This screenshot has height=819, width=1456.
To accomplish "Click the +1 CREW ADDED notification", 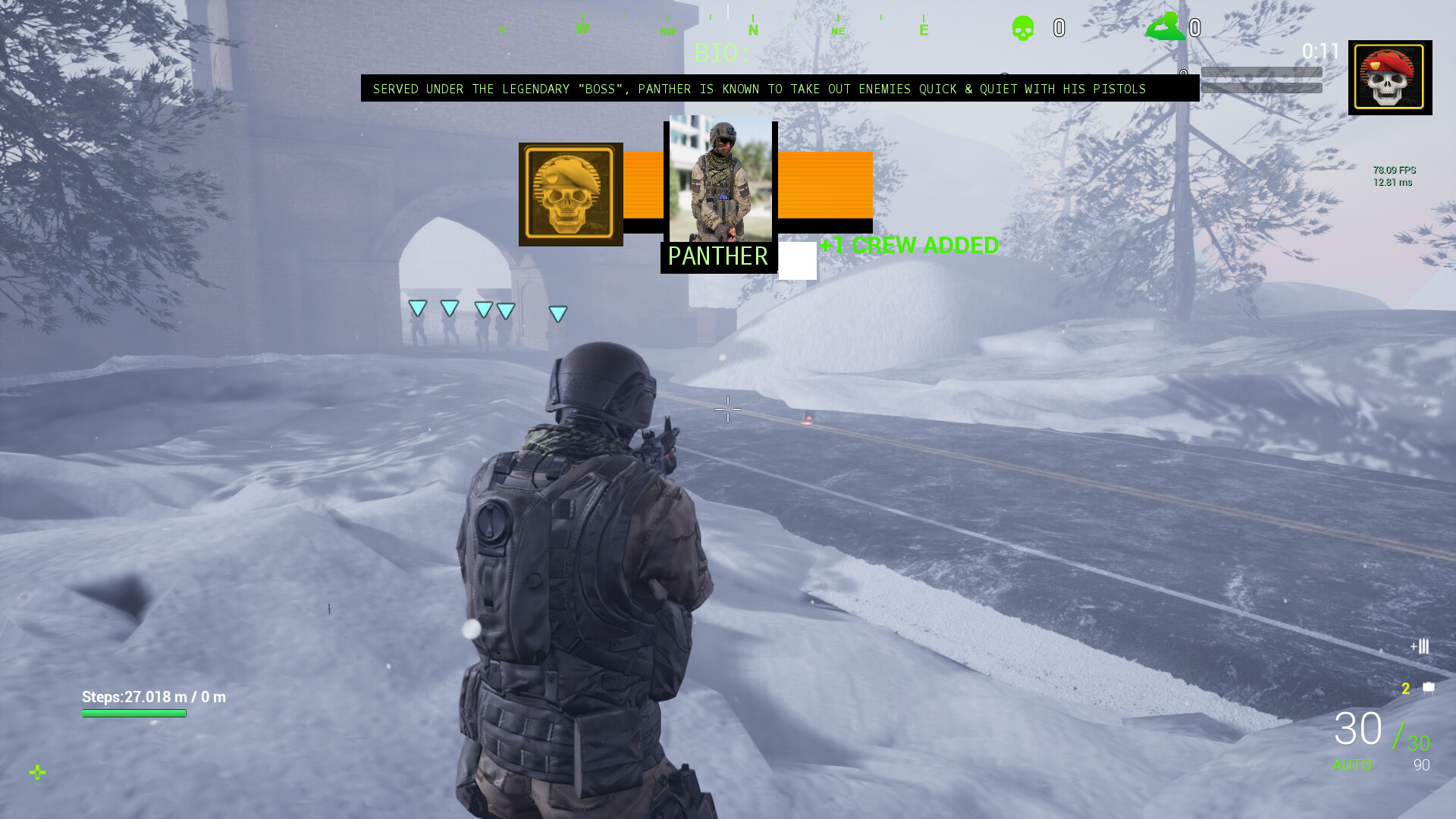I will point(909,245).
